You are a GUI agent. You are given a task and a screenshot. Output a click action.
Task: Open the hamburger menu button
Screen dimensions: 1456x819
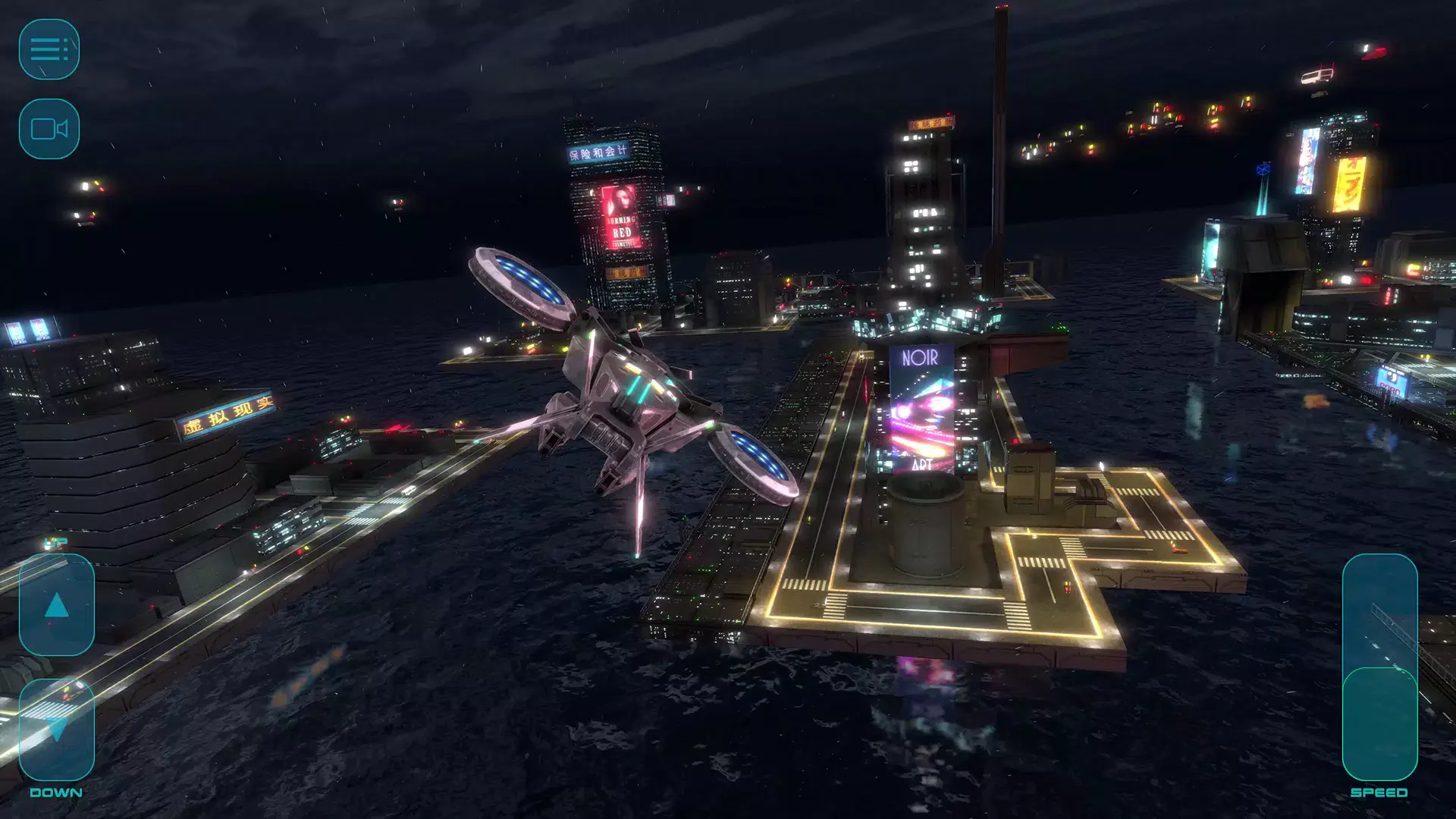click(49, 49)
